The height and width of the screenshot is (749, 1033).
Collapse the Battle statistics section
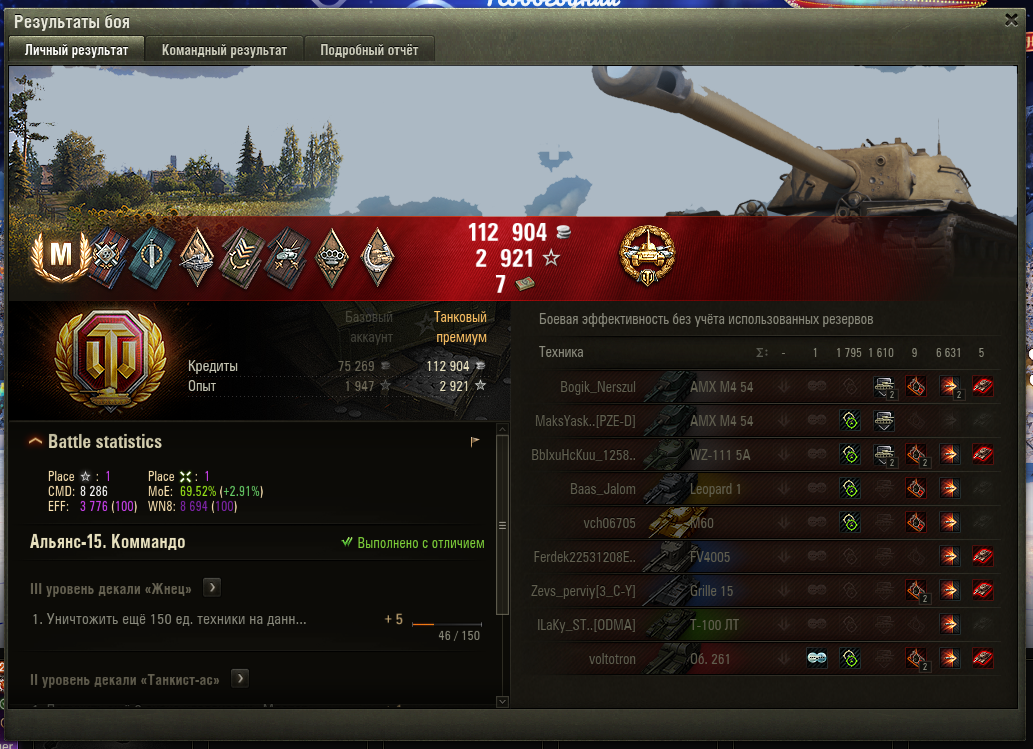(36, 441)
